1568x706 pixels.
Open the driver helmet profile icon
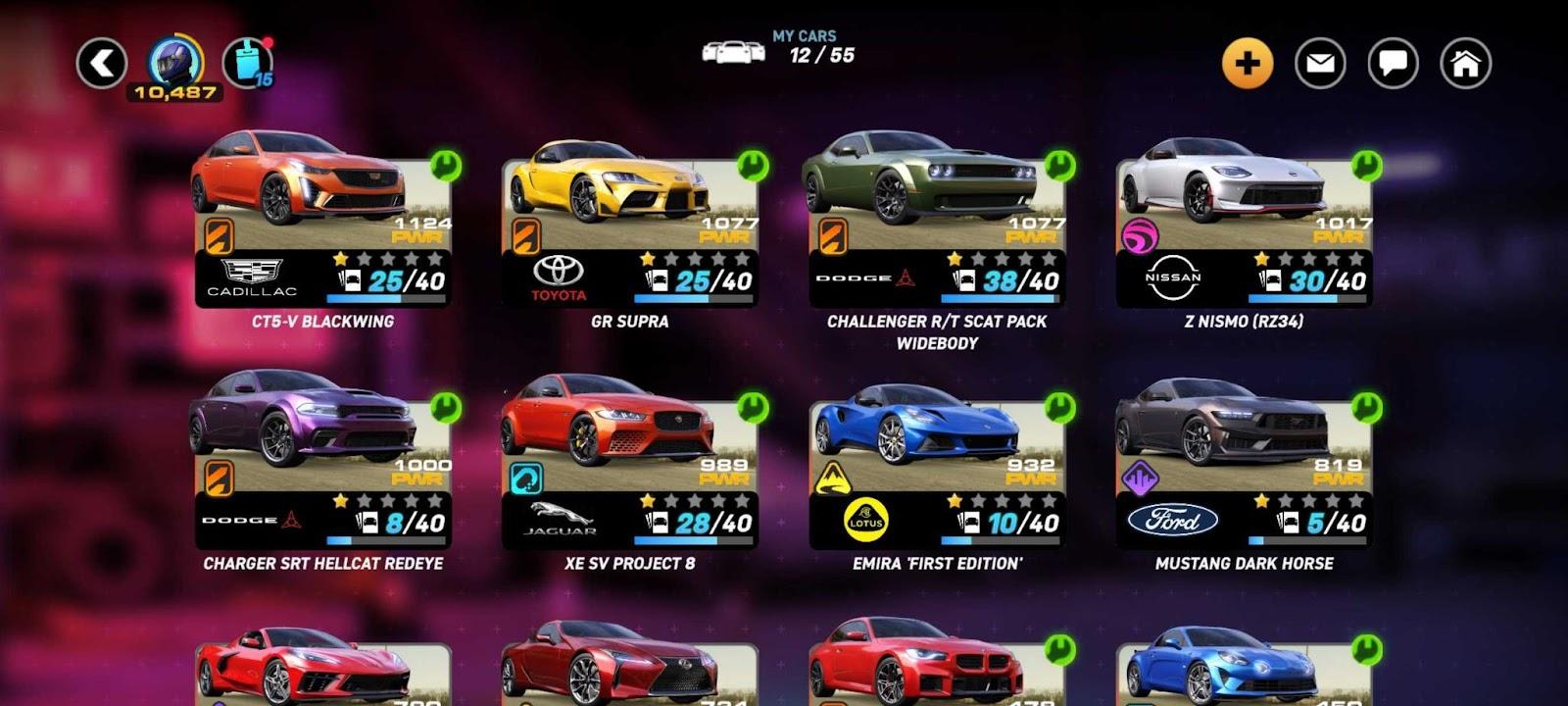[175, 63]
